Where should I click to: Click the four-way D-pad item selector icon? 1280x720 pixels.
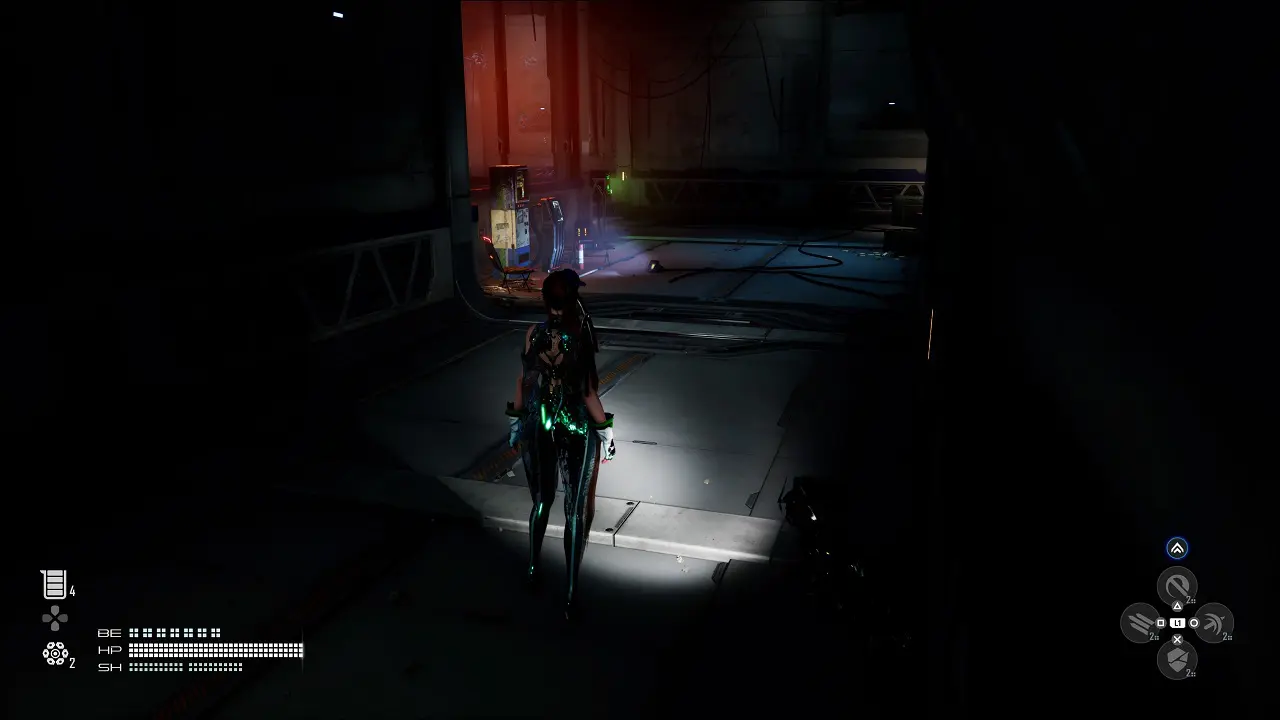pyautogui.click(x=55, y=618)
